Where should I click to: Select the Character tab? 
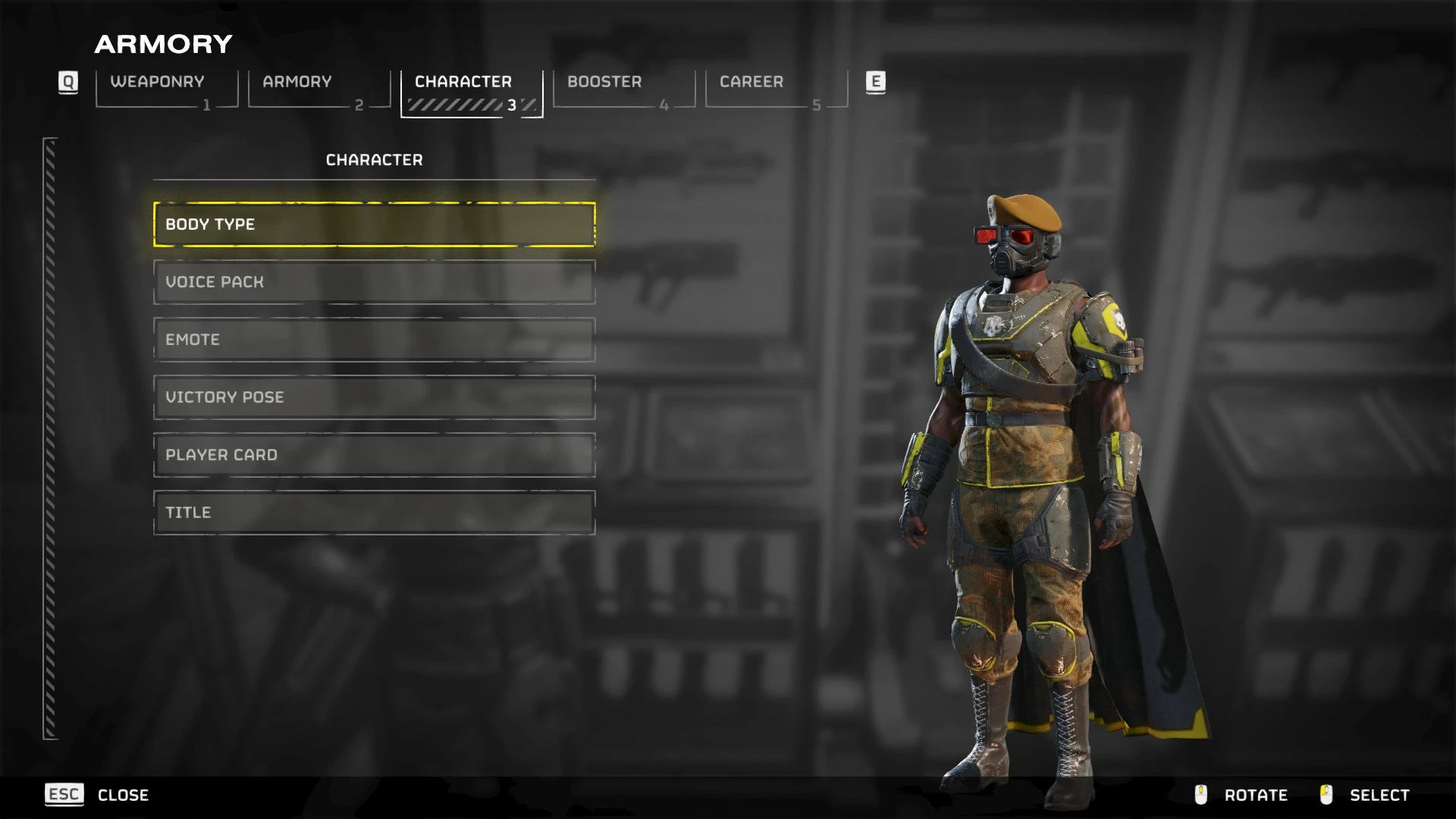coord(472,89)
